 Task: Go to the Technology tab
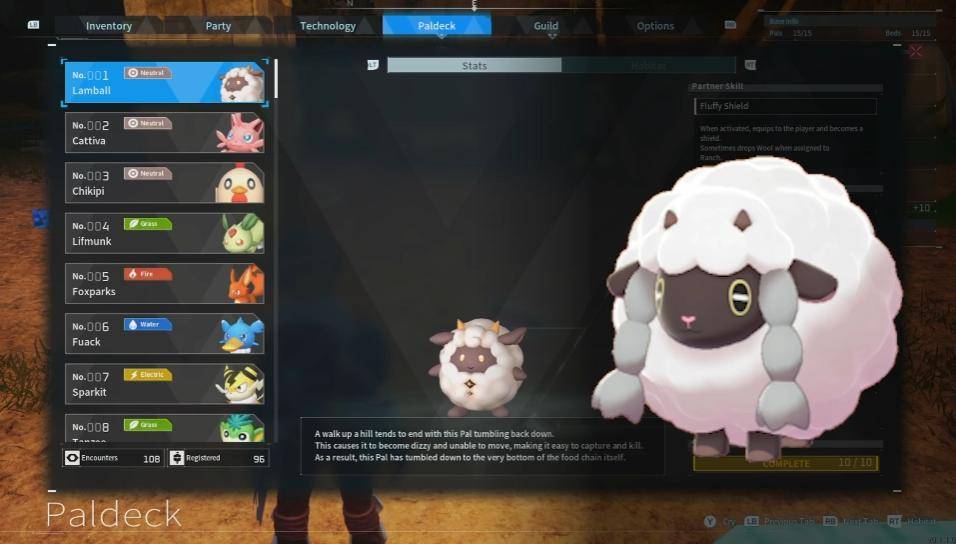(327, 26)
